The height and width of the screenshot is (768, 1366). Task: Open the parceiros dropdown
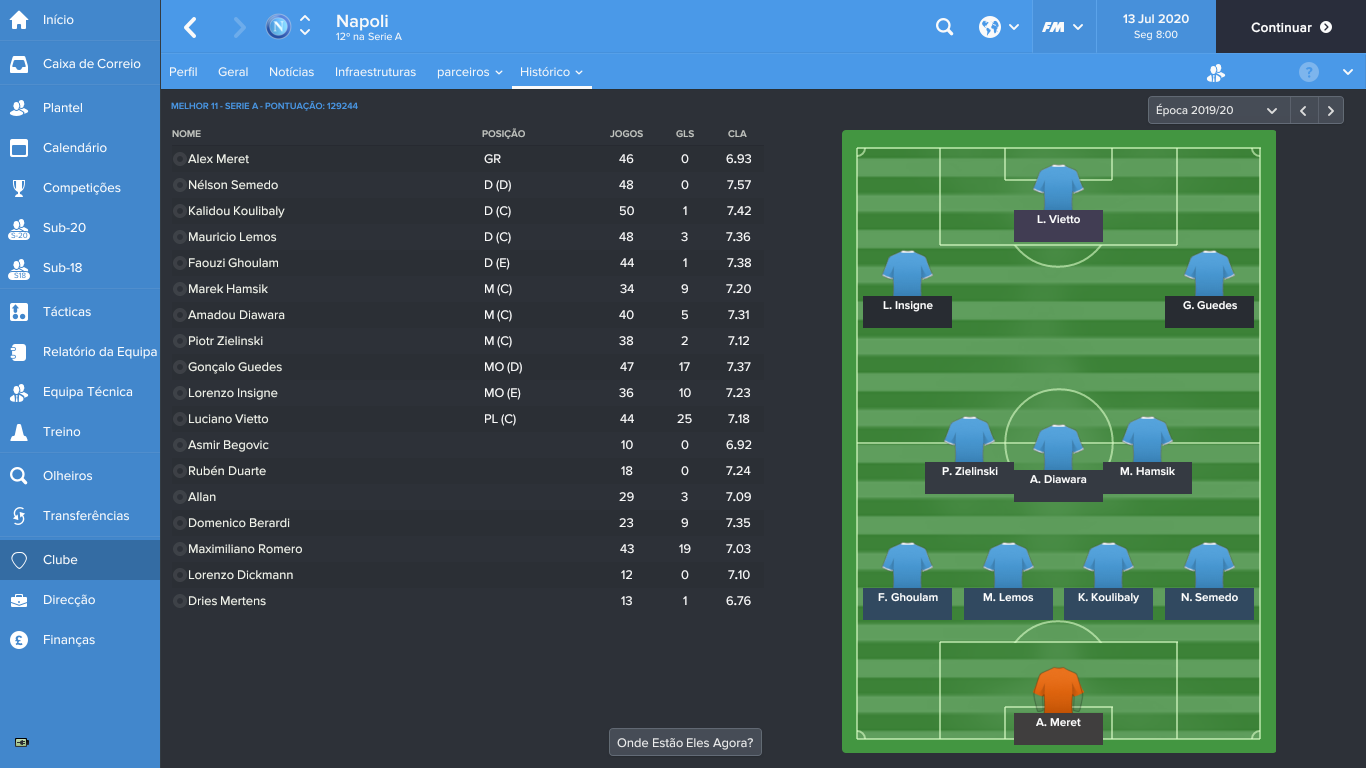pos(469,71)
